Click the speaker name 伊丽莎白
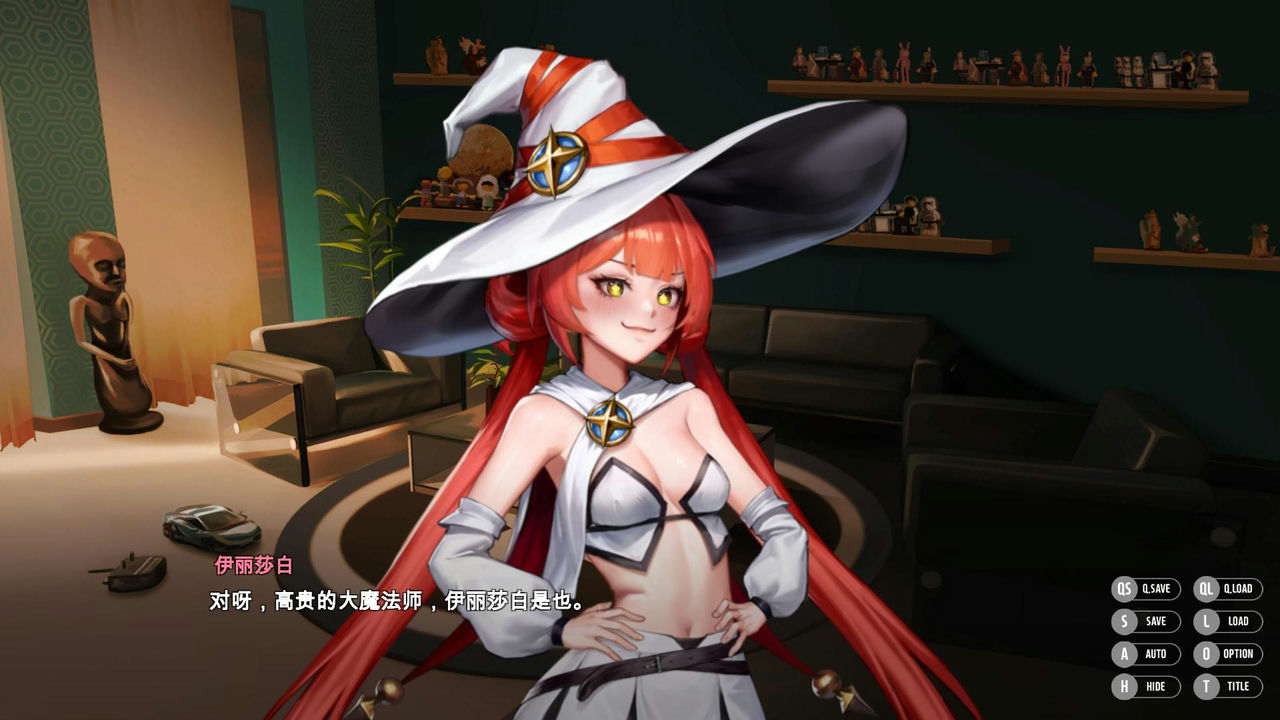The height and width of the screenshot is (720, 1280). coord(256,566)
